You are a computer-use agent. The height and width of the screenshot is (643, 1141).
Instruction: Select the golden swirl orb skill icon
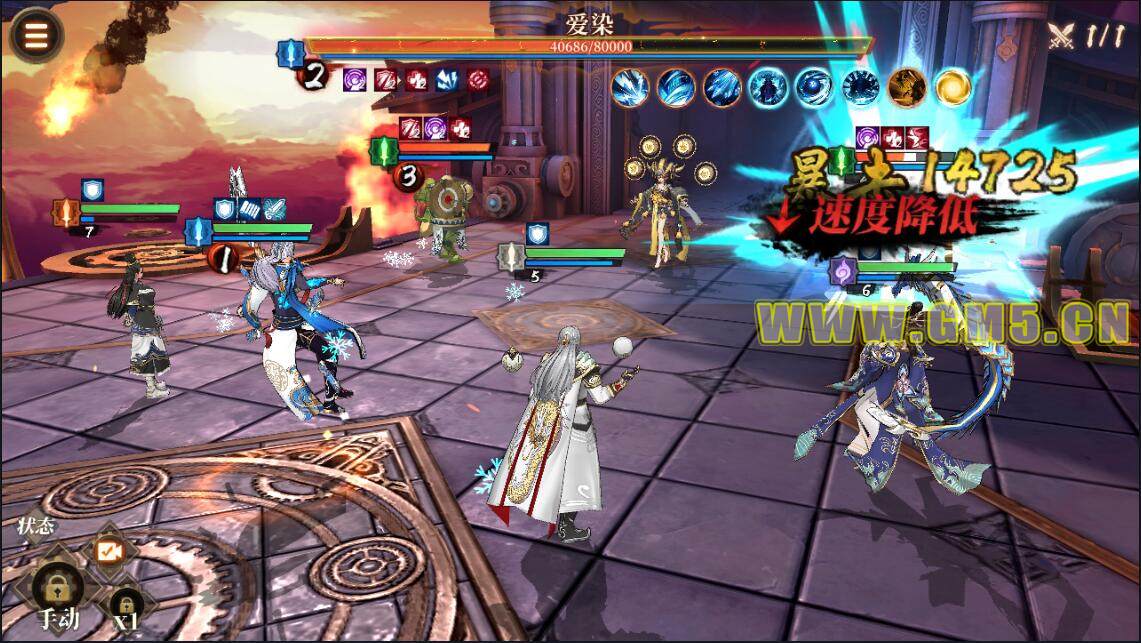(952, 87)
